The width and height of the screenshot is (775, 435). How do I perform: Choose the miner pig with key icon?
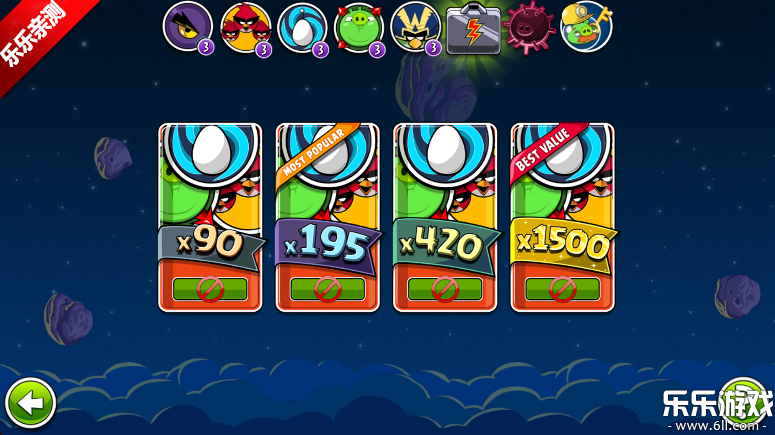(x=586, y=27)
